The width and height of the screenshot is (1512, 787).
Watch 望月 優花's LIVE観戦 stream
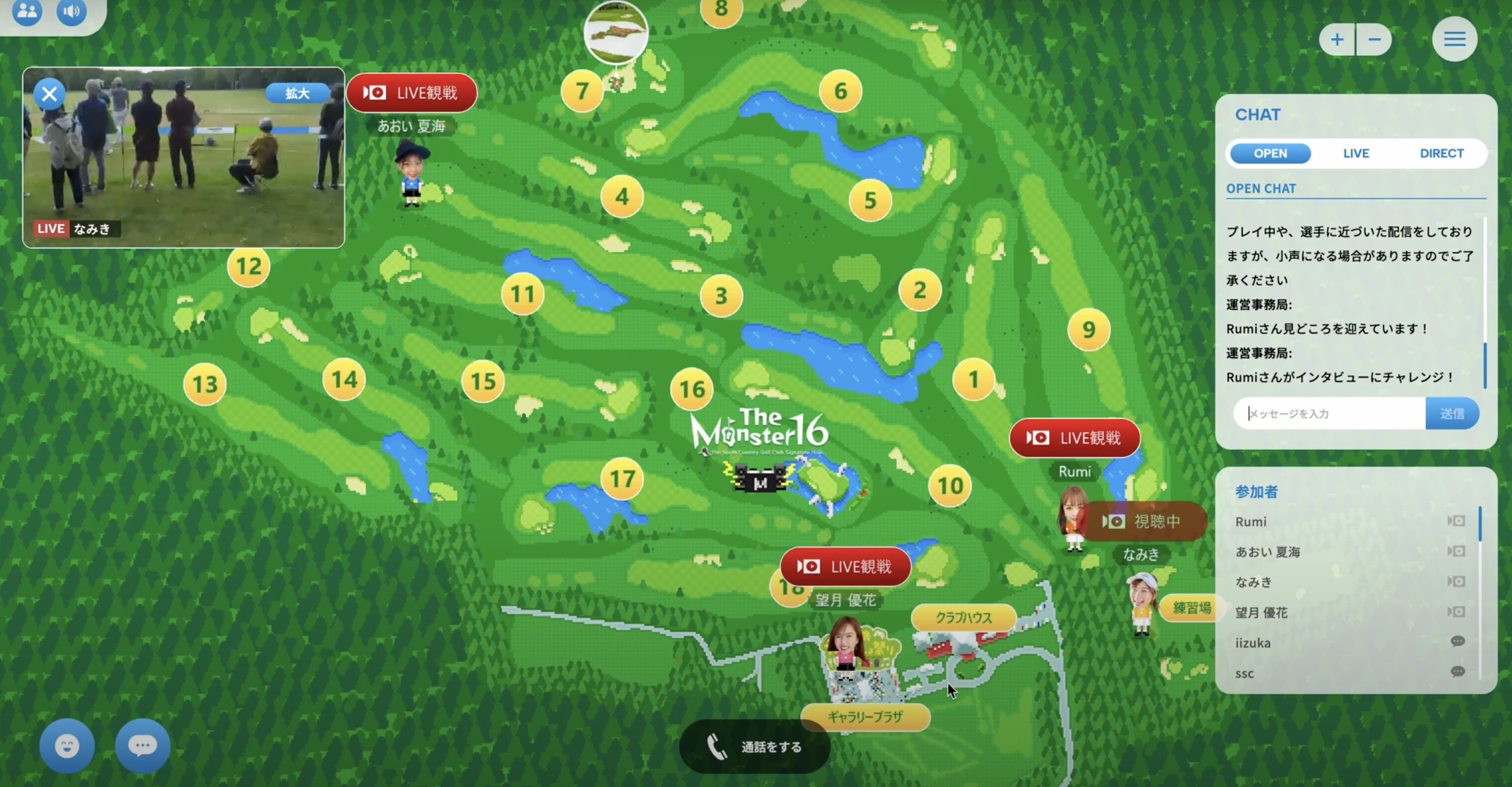click(845, 567)
